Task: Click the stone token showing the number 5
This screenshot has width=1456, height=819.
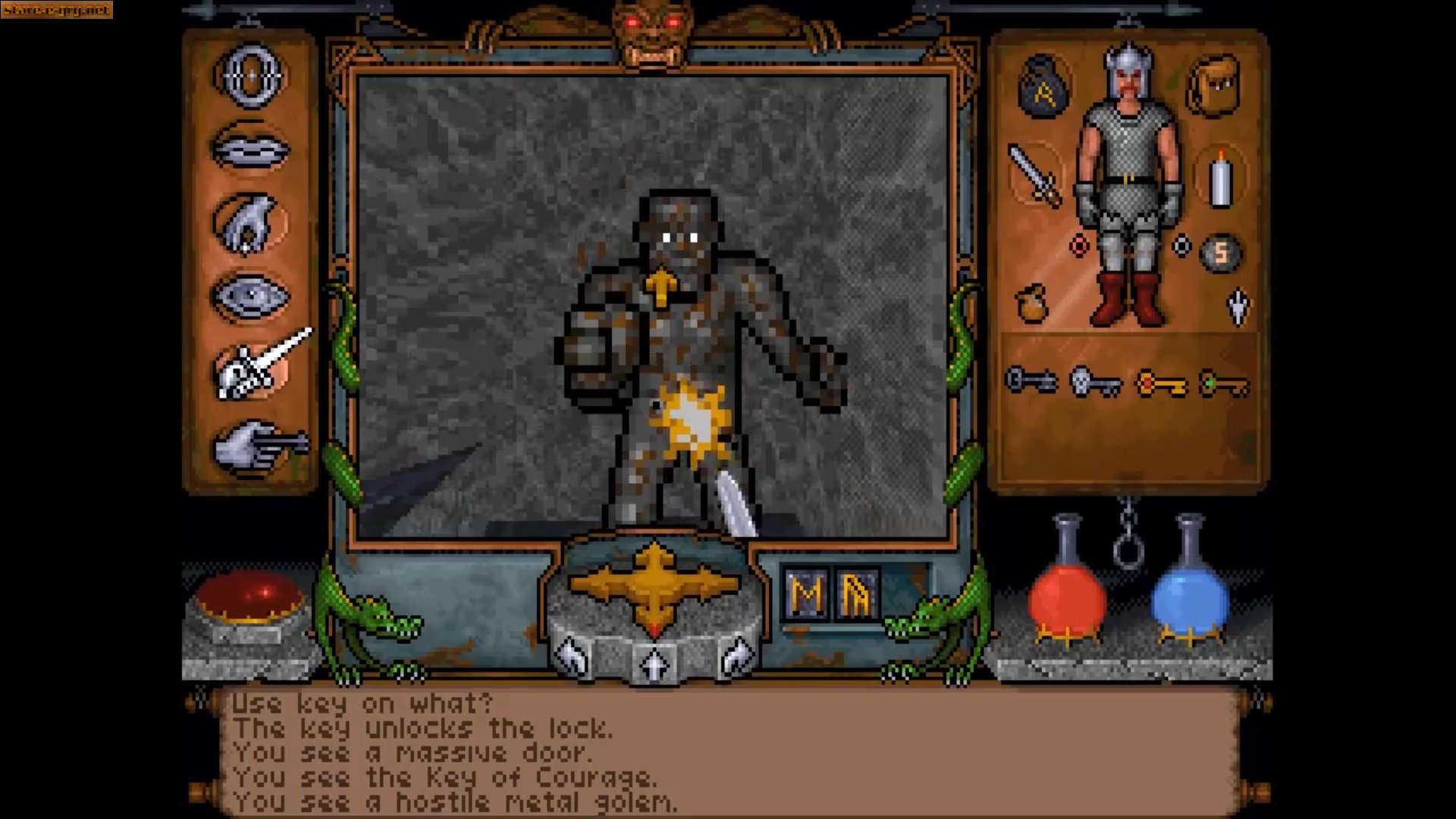Action: pyautogui.click(x=1221, y=253)
